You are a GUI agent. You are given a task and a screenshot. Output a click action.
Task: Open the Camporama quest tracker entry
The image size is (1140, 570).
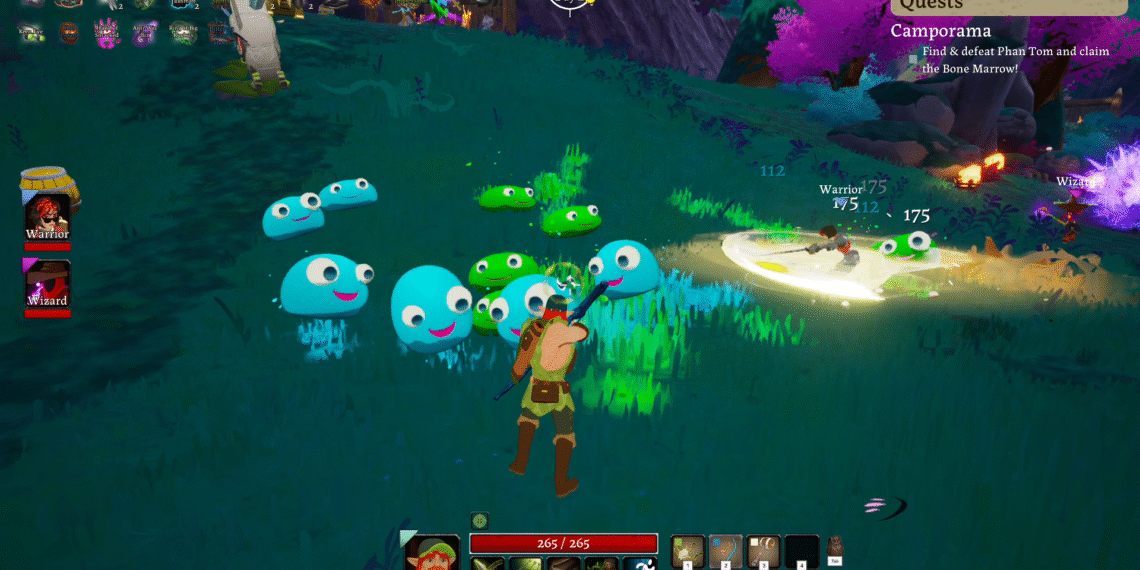(x=940, y=31)
